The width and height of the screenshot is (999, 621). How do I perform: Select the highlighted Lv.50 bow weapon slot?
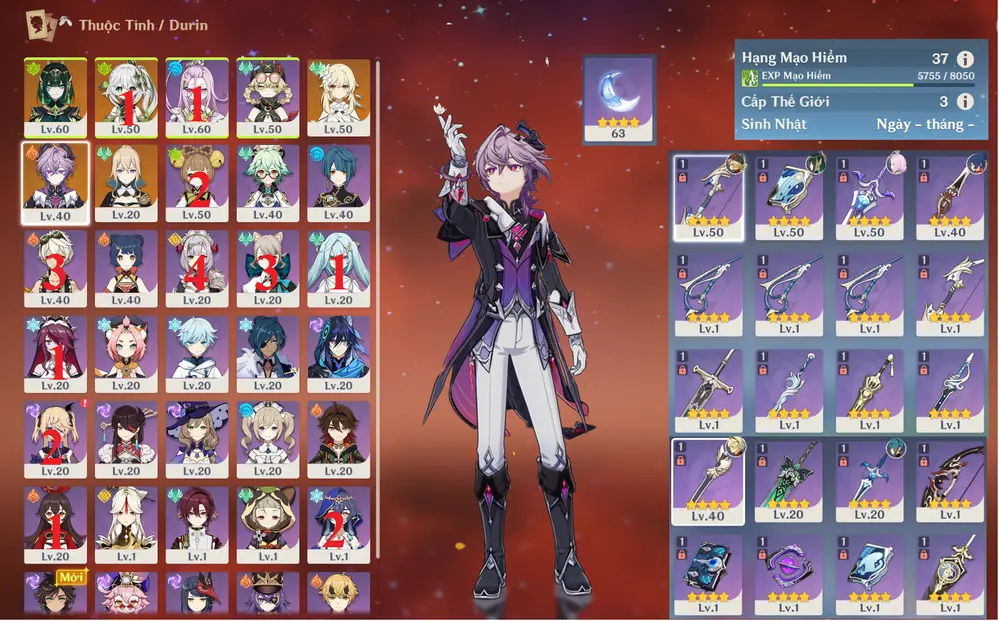(x=708, y=196)
